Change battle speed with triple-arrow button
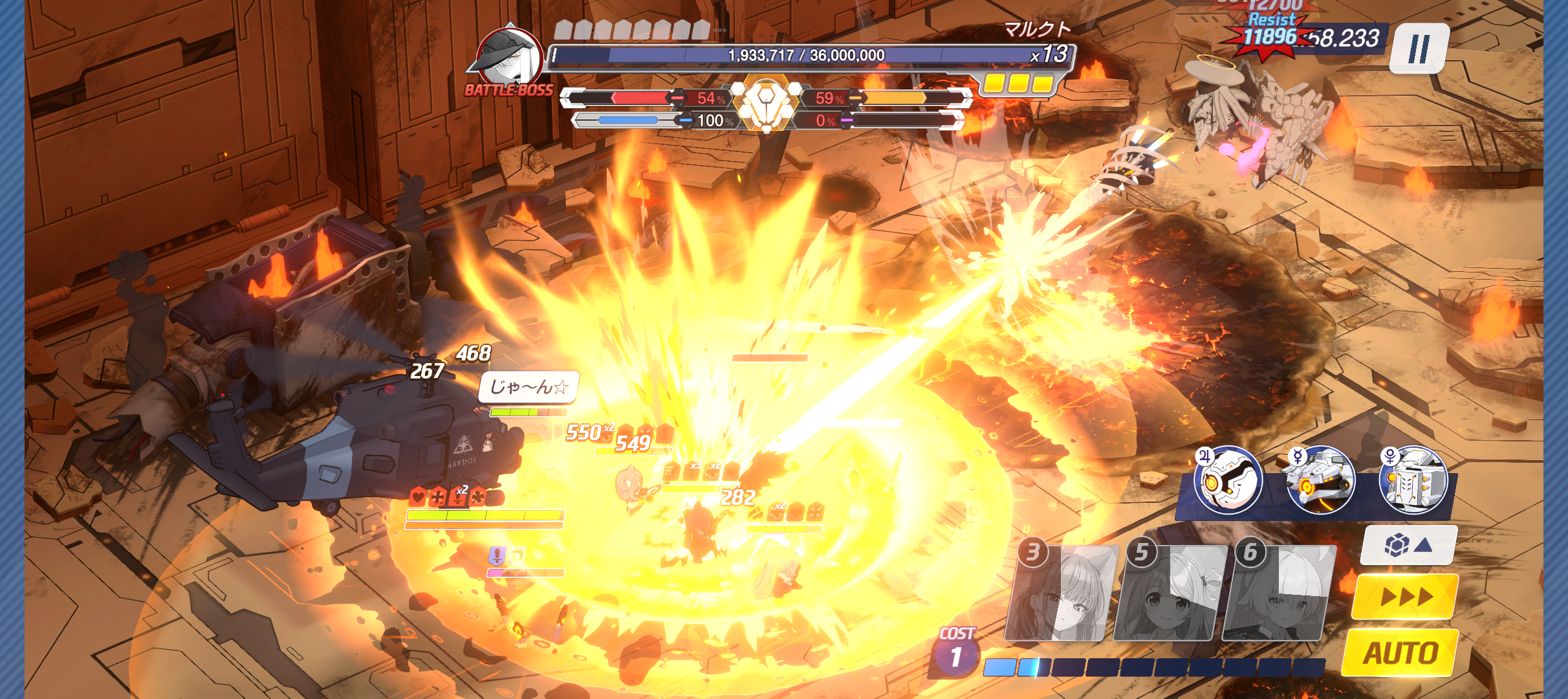Image resolution: width=1568 pixels, height=699 pixels. click(x=1405, y=596)
